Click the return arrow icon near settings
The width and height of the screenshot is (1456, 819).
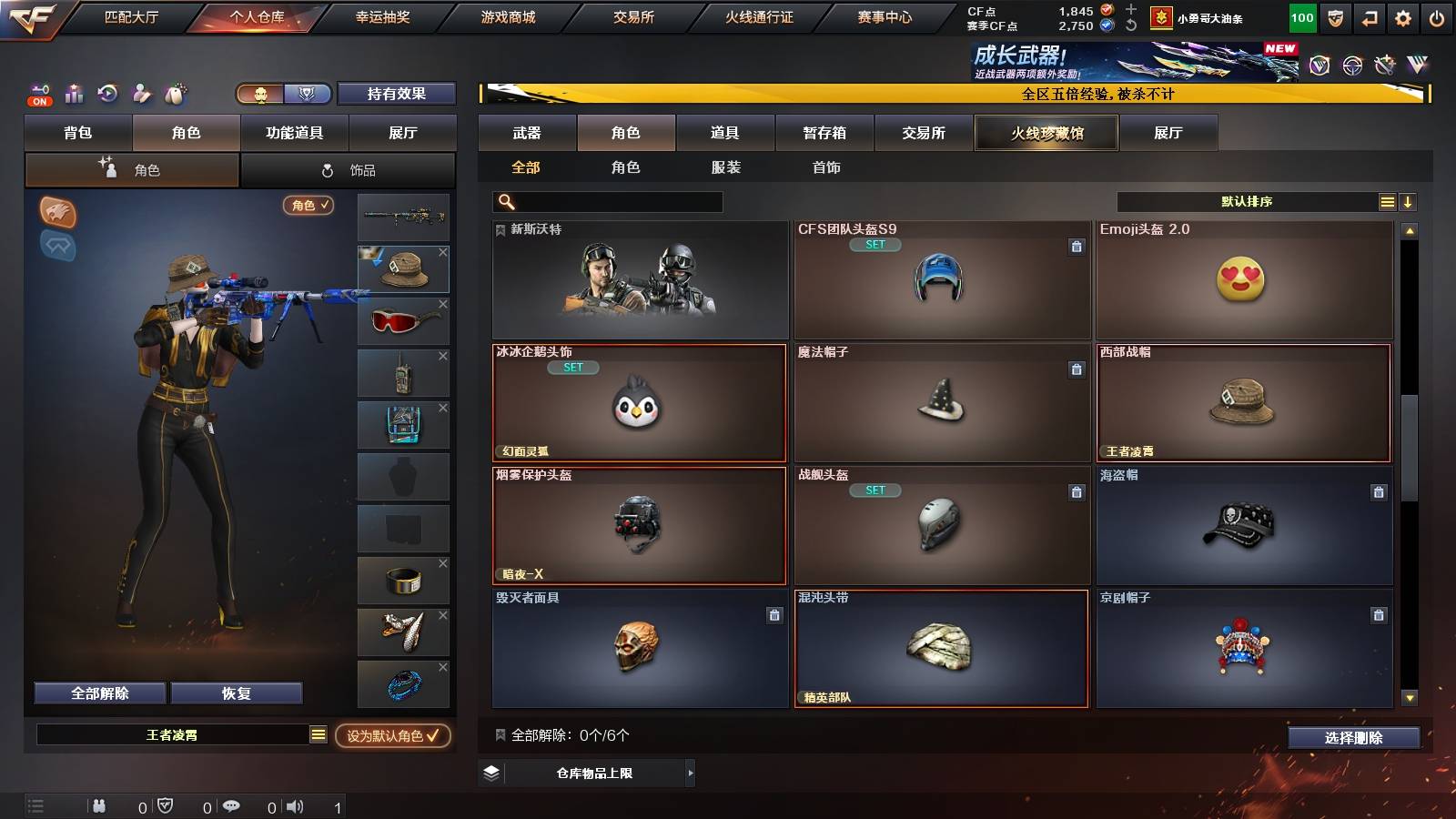click(x=1368, y=16)
